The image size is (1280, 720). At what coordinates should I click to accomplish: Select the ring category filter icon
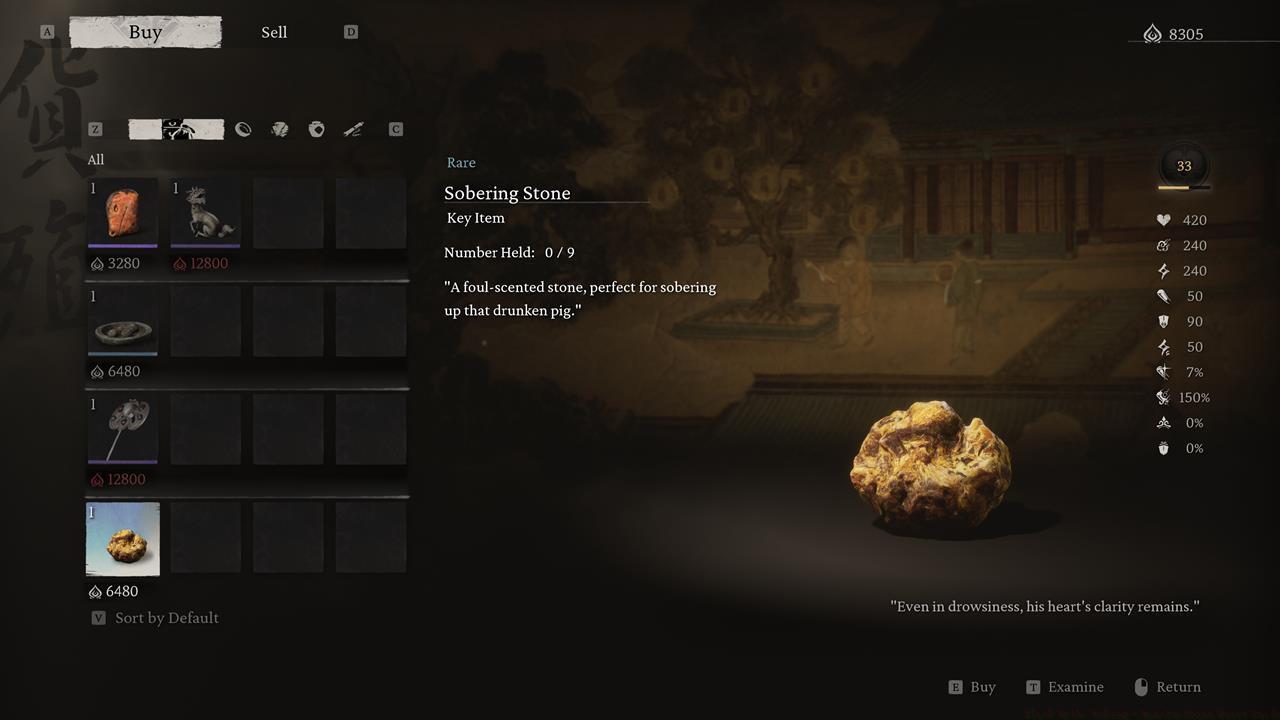click(x=244, y=129)
